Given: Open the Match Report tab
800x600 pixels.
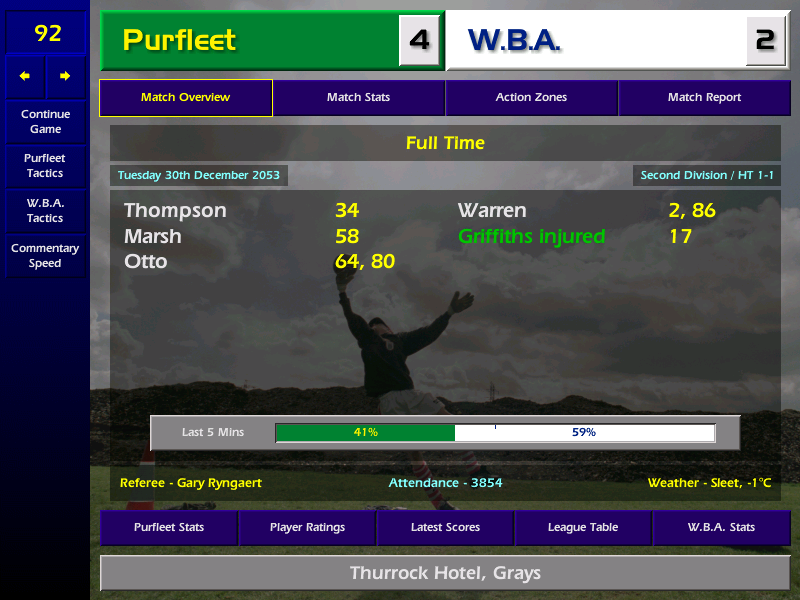Looking at the screenshot, I should tap(704, 98).
